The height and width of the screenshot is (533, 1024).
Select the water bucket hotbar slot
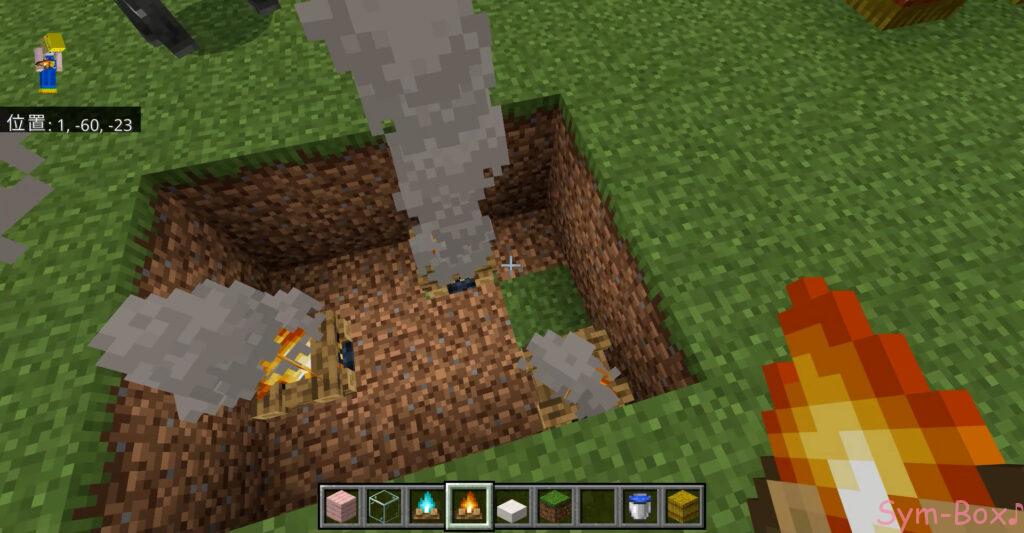pos(638,506)
